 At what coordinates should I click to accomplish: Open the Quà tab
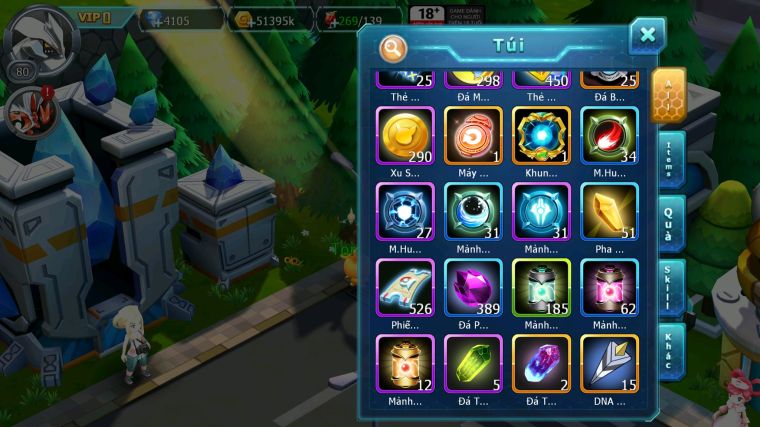pyautogui.click(x=669, y=223)
